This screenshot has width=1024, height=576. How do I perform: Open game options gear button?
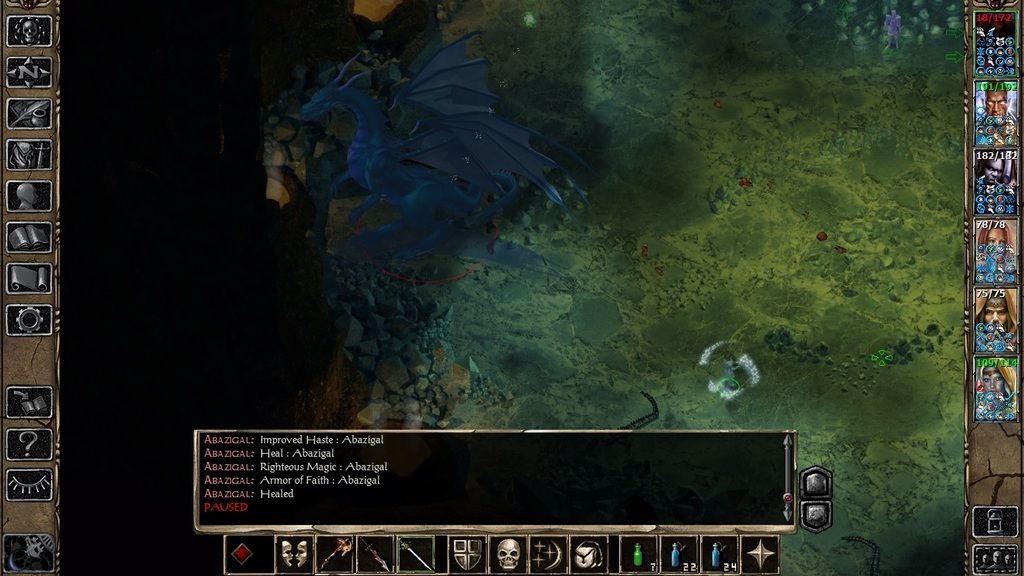tap(29, 320)
